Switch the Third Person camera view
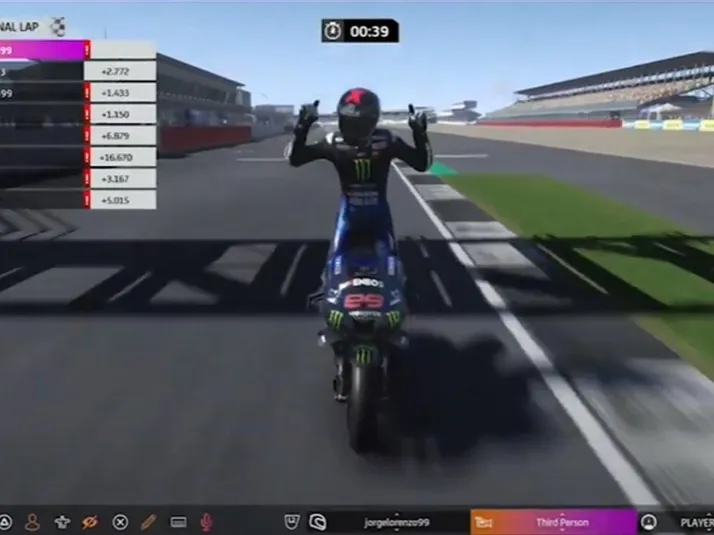The image size is (714, 535). (562, 522)
